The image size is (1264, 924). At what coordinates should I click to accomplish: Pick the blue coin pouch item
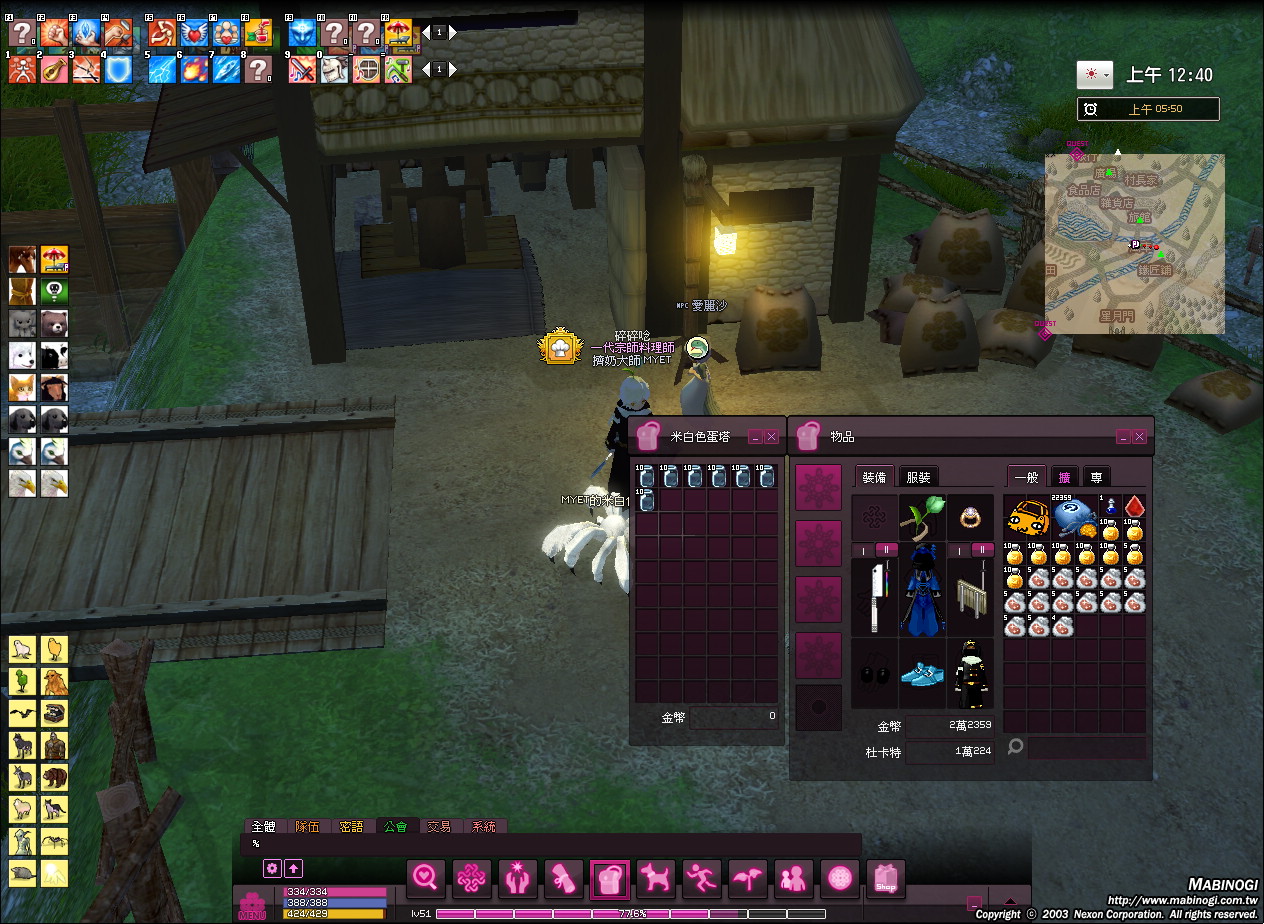1074,518
